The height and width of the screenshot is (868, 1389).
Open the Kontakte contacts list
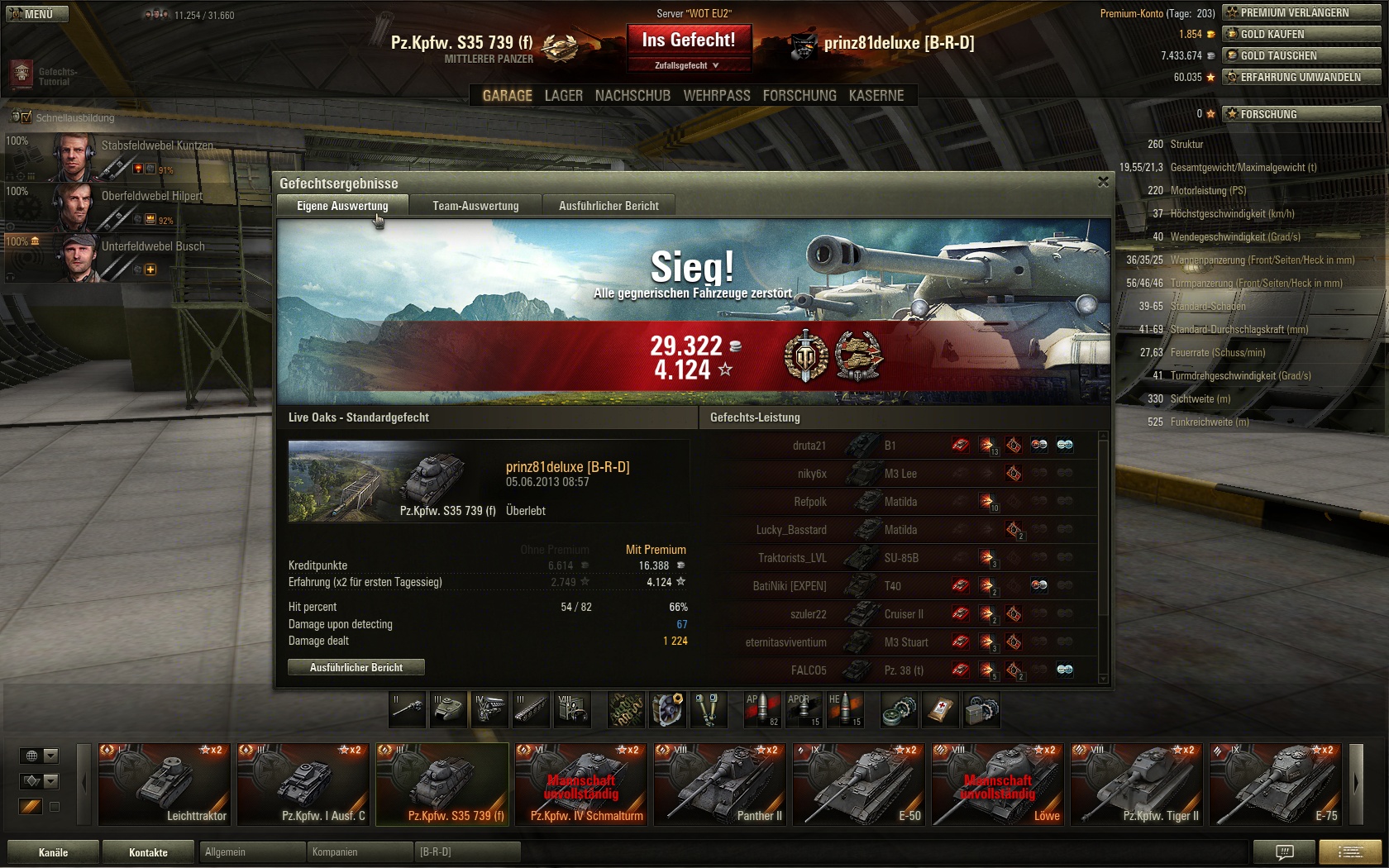(148, 852)
